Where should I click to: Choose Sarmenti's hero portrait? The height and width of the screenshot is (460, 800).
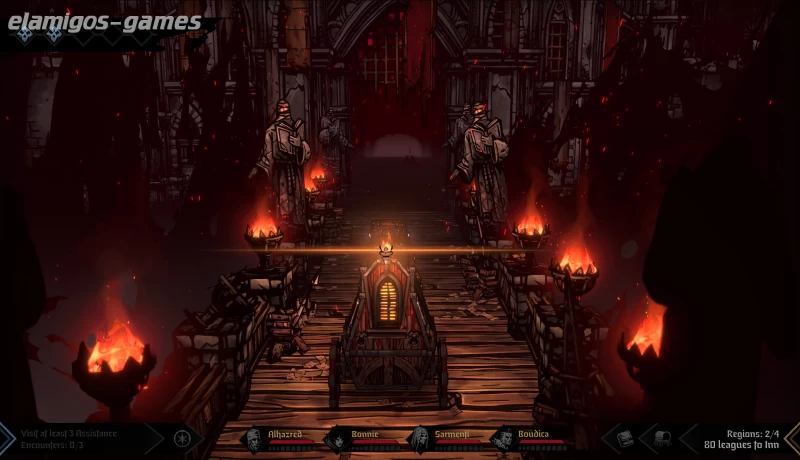tap(419, 438)
